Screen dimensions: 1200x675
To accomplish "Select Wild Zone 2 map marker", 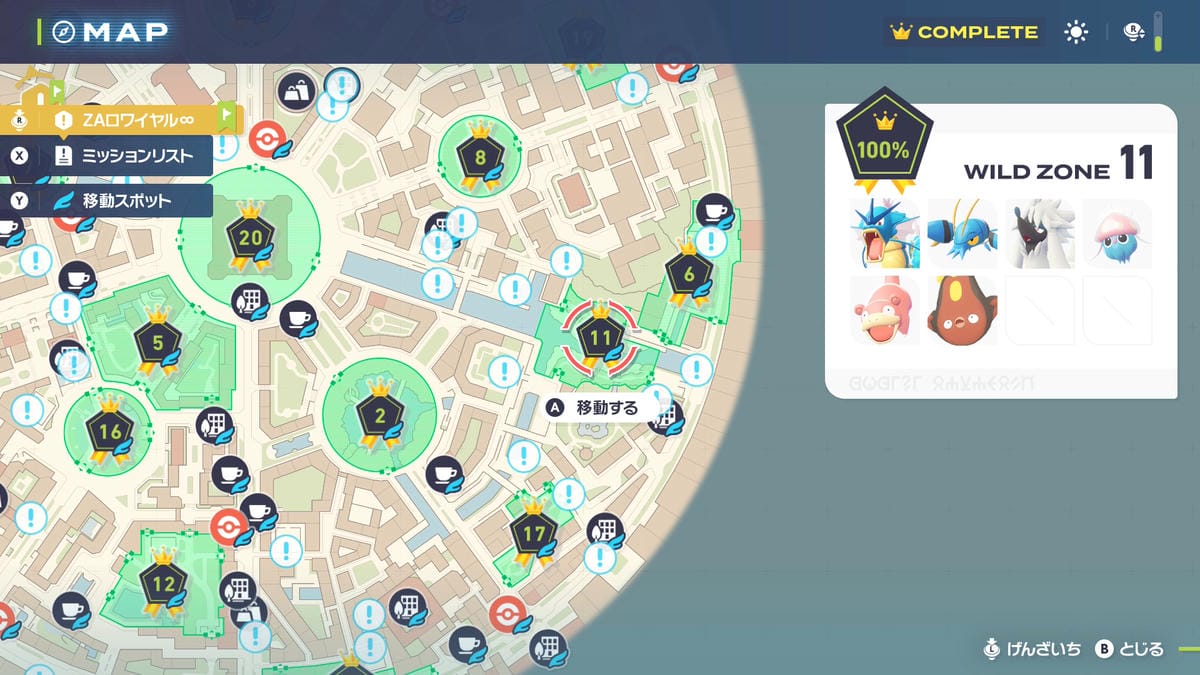I will pos(380,413).
